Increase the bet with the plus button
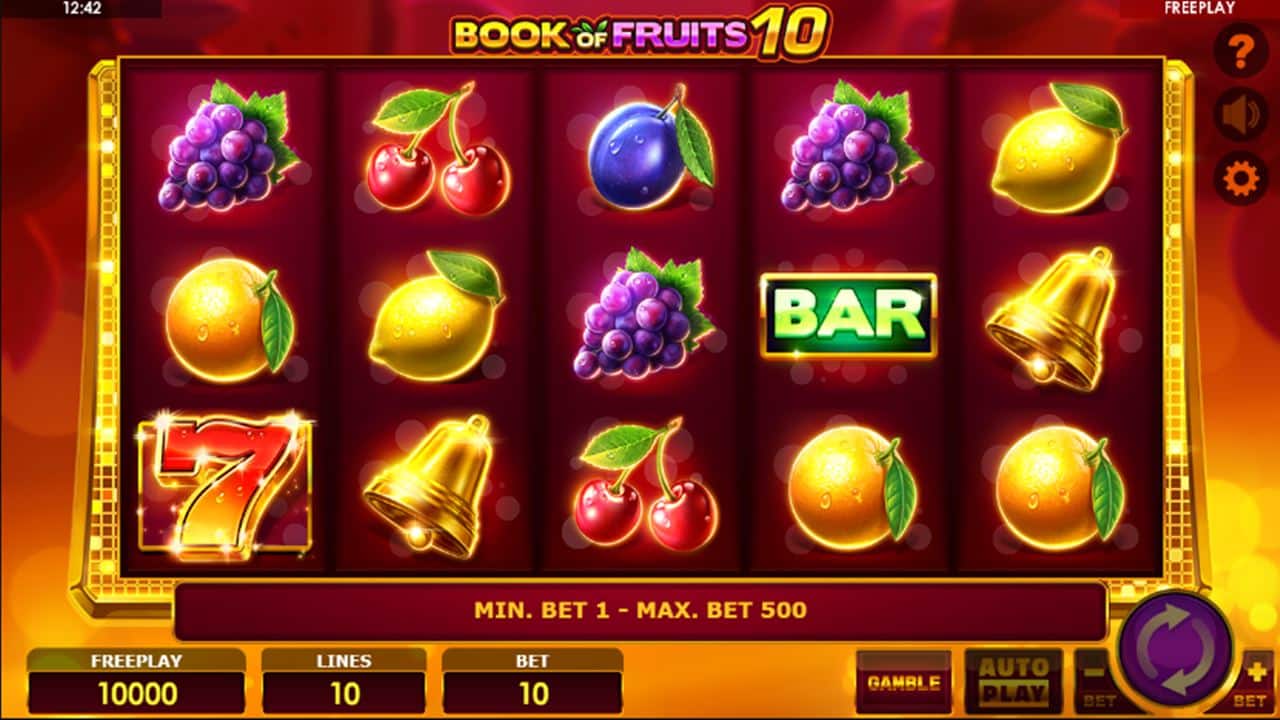This screenshot has width=1280, height=720. point(1256,680)
